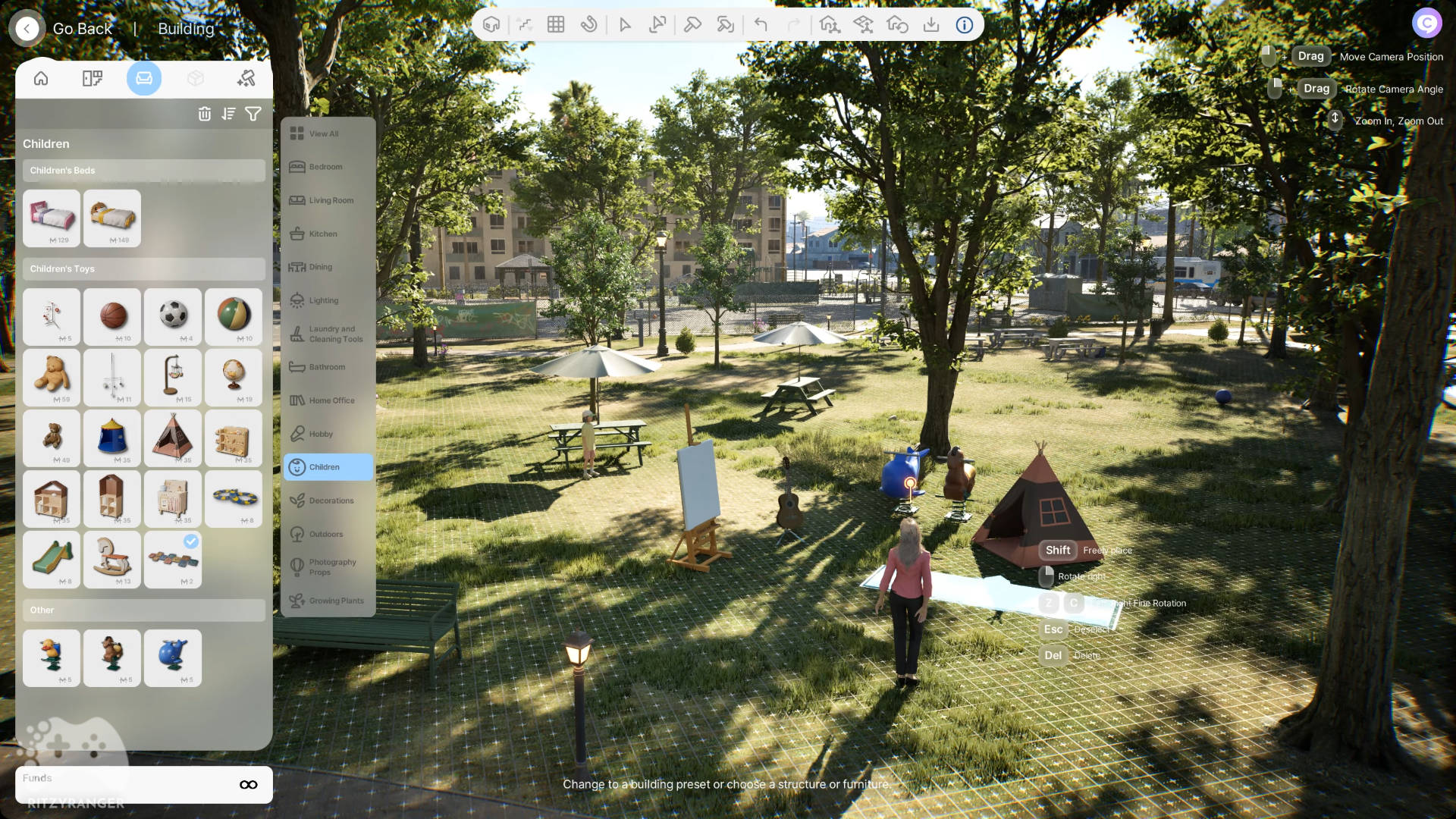Pick the soccer ball toy

point(173,315)
